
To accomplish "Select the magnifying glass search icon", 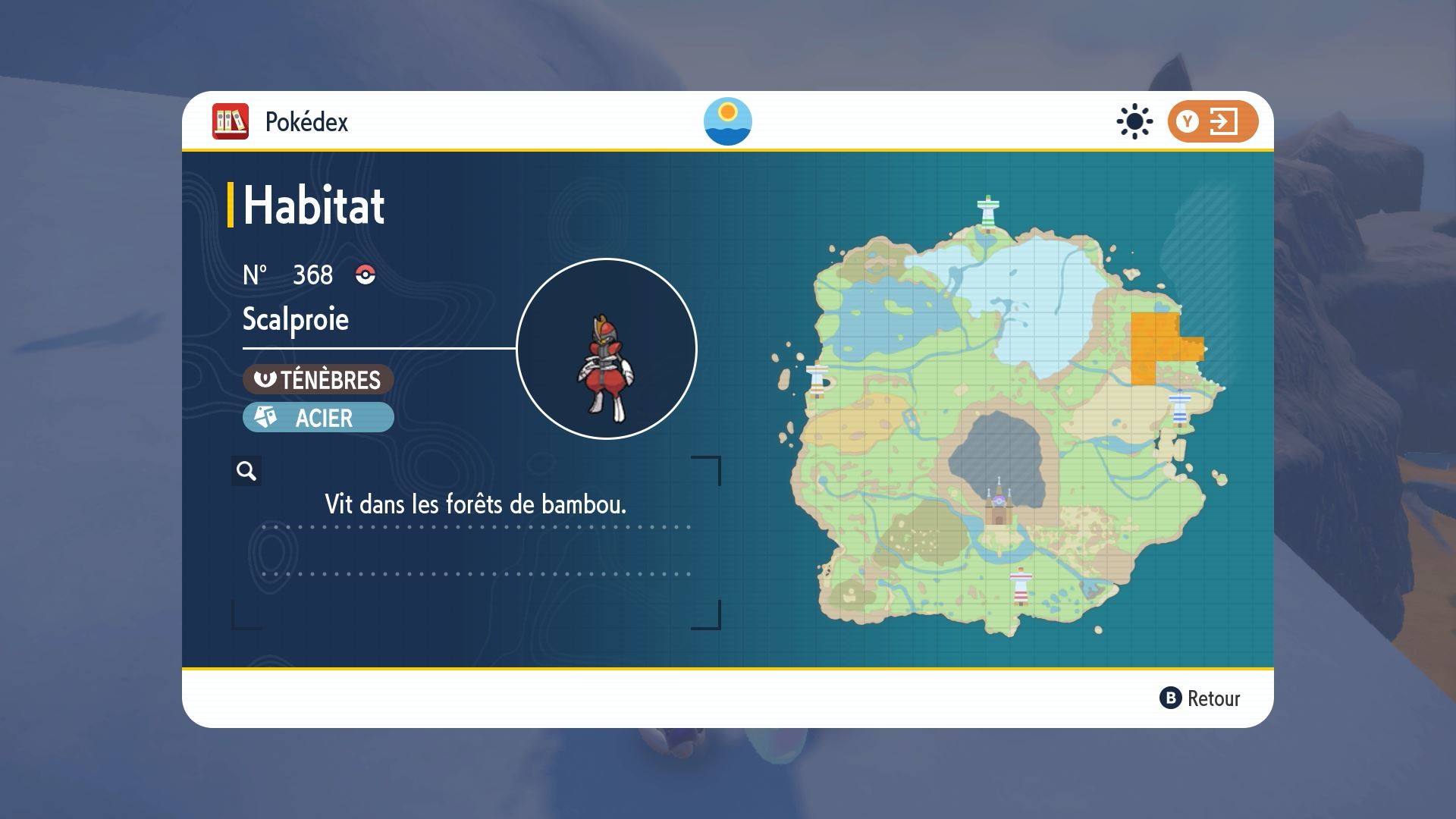I will tap(245, 471).
